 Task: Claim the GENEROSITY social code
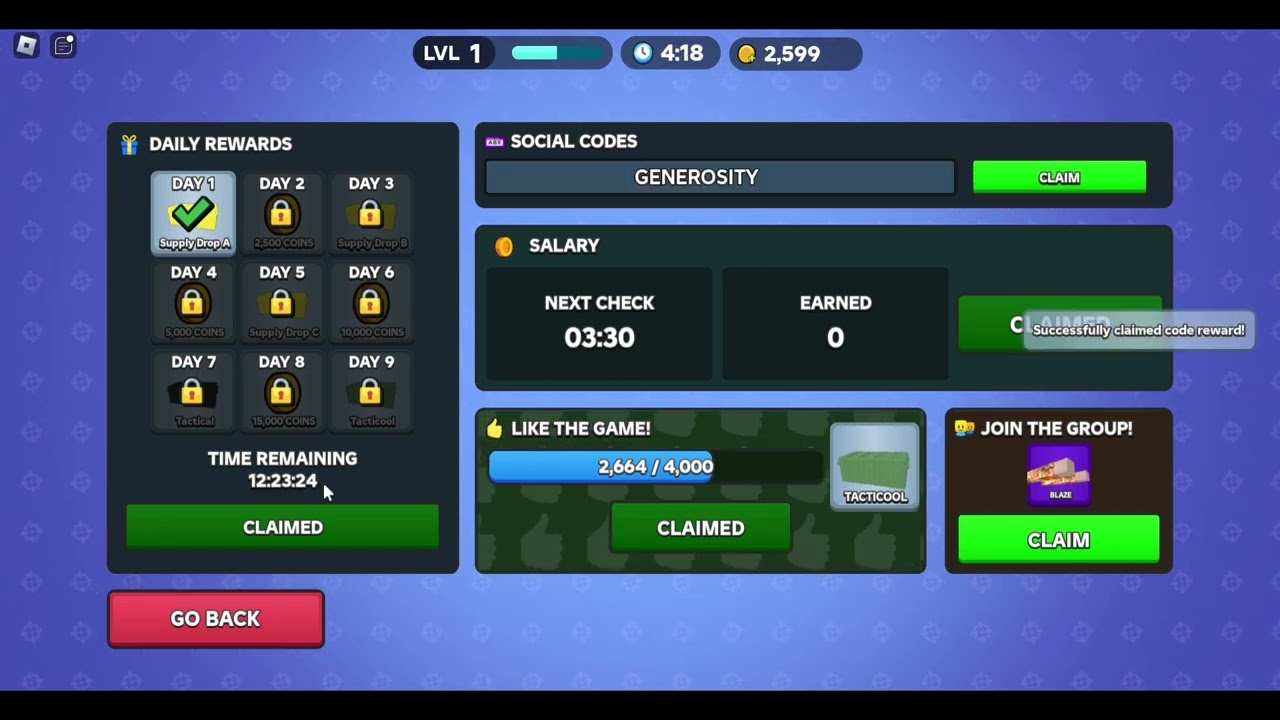pyautogui.click(x=1059, y=177)
